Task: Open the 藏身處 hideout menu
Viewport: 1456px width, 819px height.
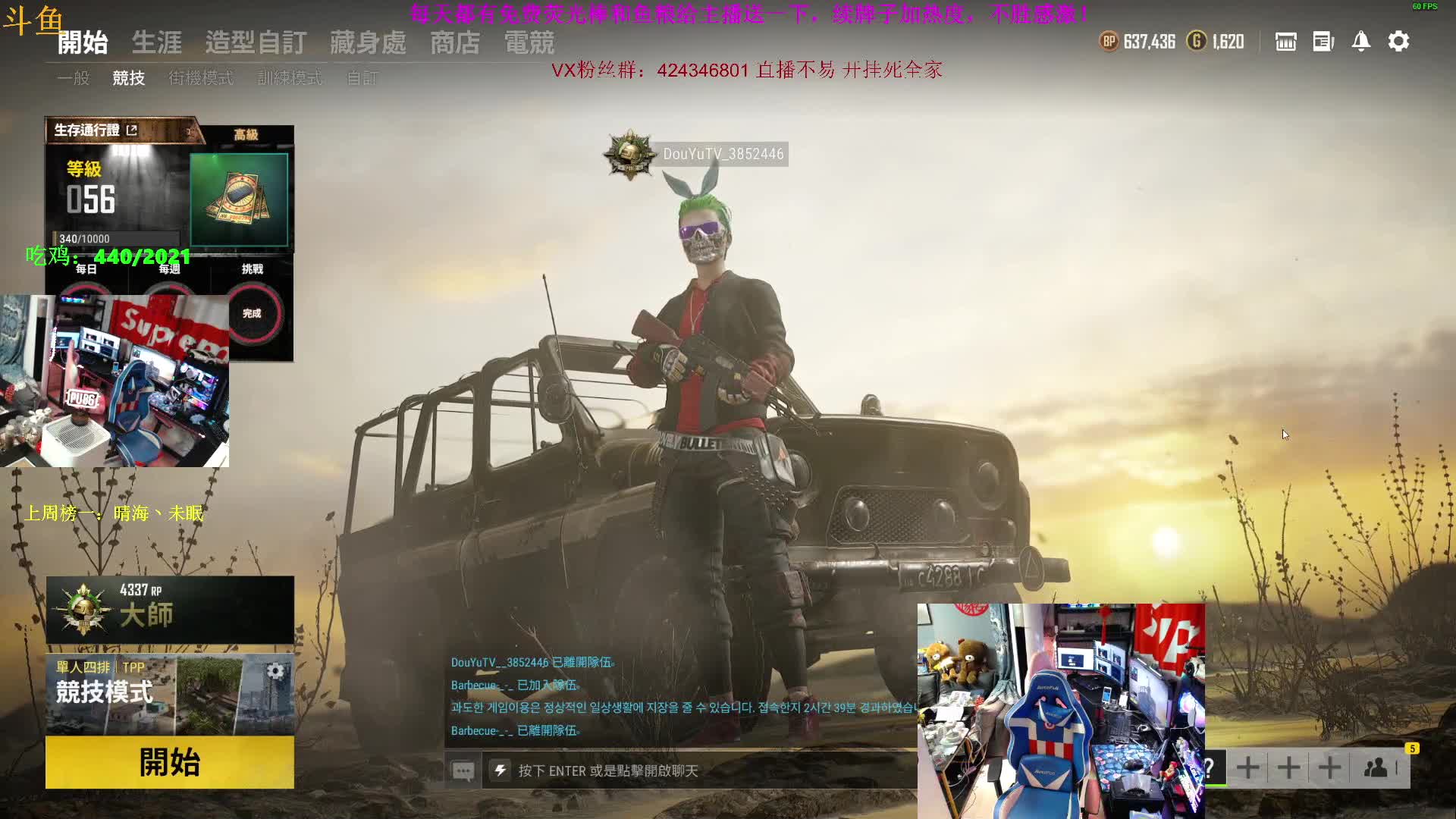Action: click(x=368, y=42)
